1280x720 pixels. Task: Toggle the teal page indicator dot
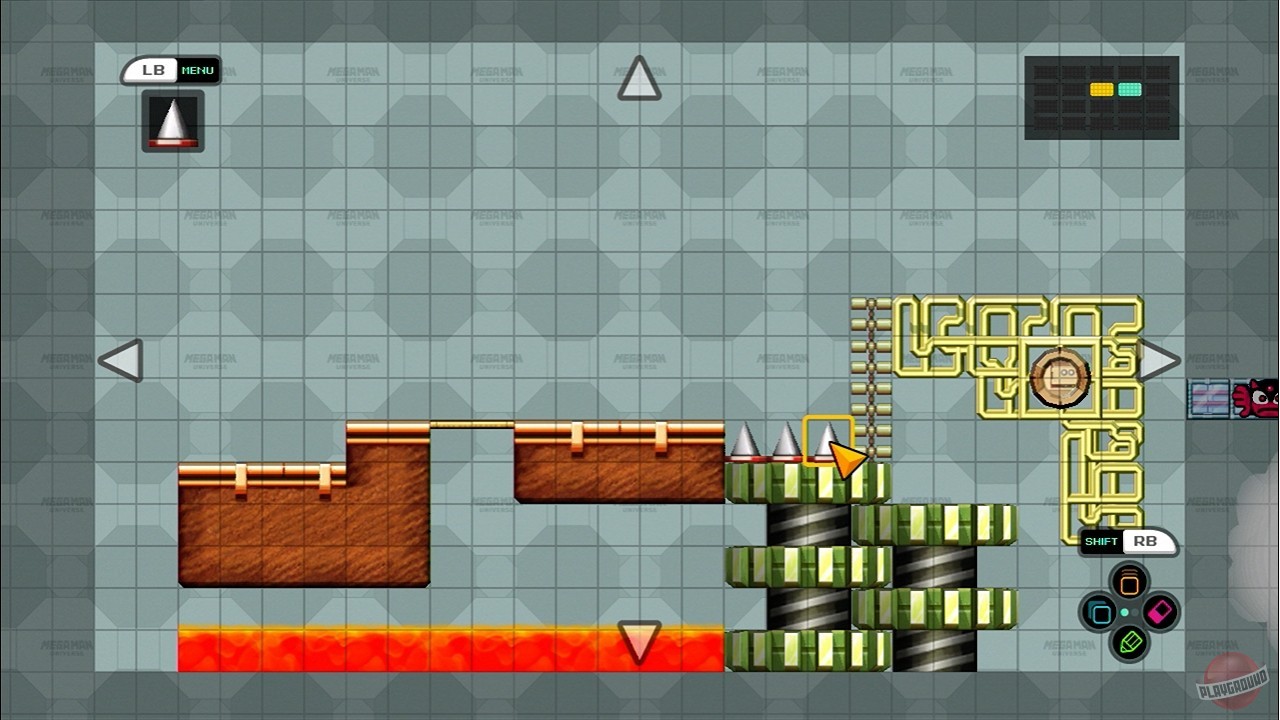1124,612
